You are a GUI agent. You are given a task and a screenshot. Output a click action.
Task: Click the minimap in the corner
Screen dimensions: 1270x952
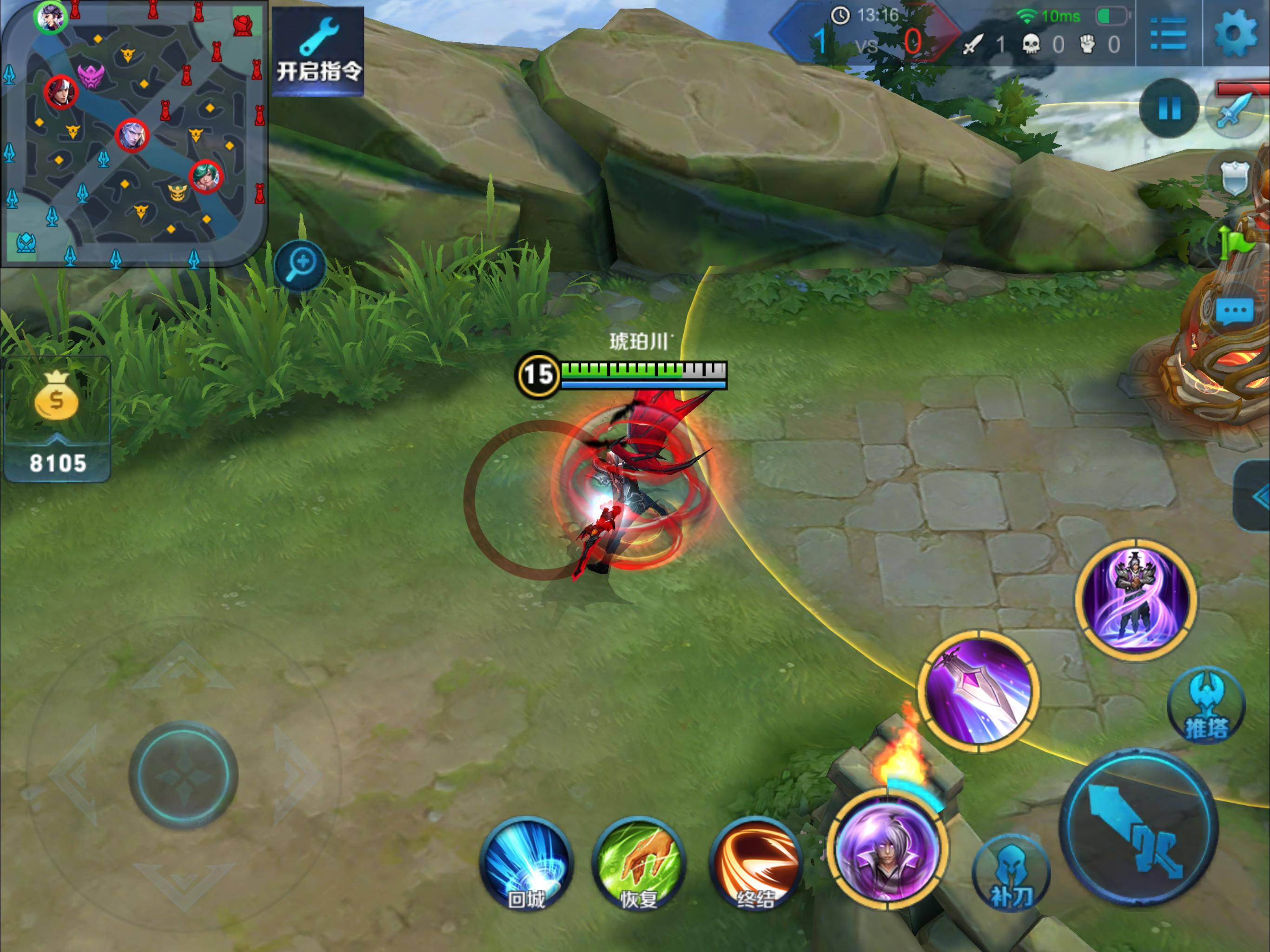(x=133, y=133)
